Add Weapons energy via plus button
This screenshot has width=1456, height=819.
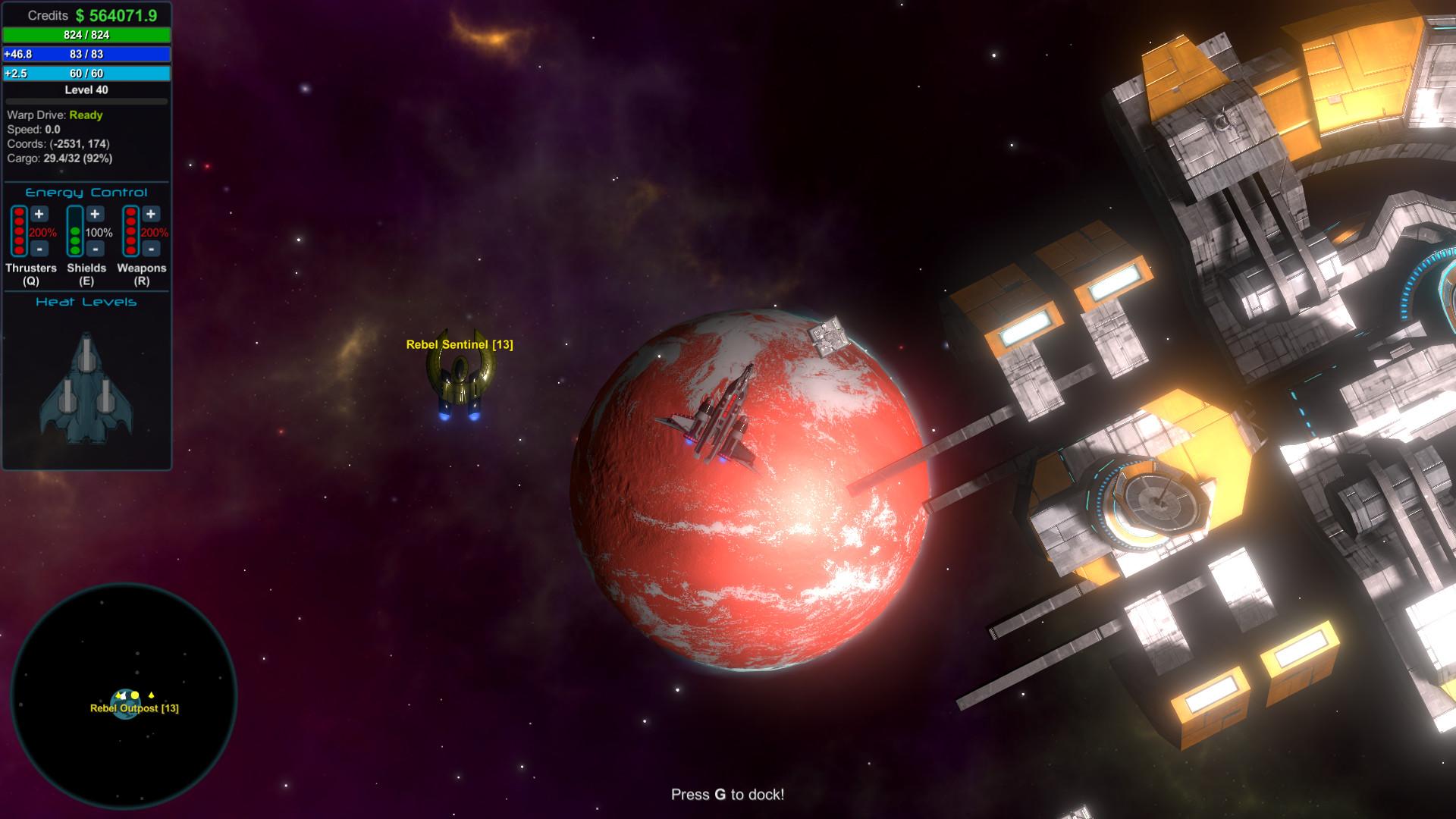click(151, 215)
